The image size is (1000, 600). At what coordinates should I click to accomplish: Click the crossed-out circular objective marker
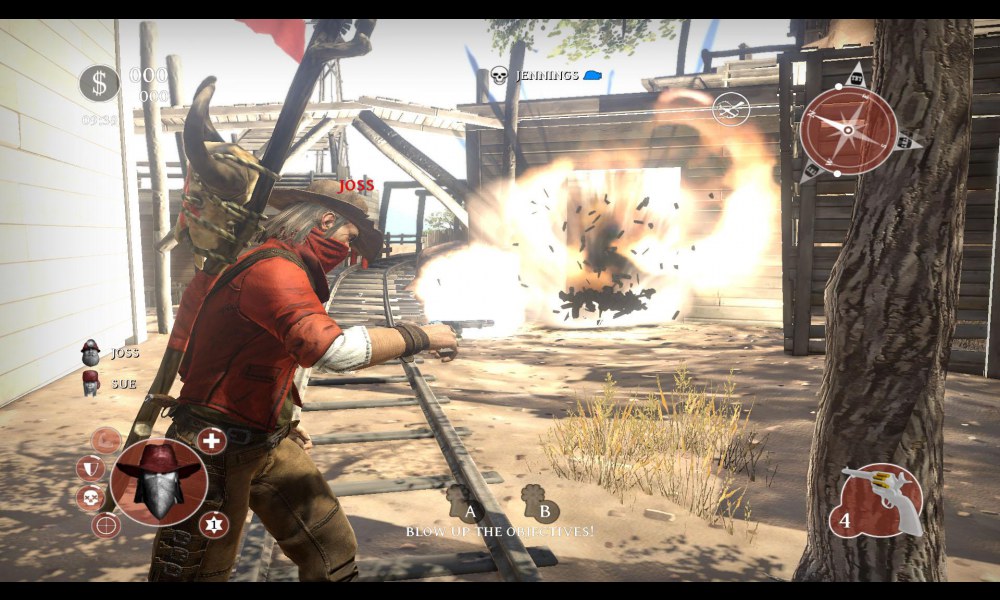(731, 108)
